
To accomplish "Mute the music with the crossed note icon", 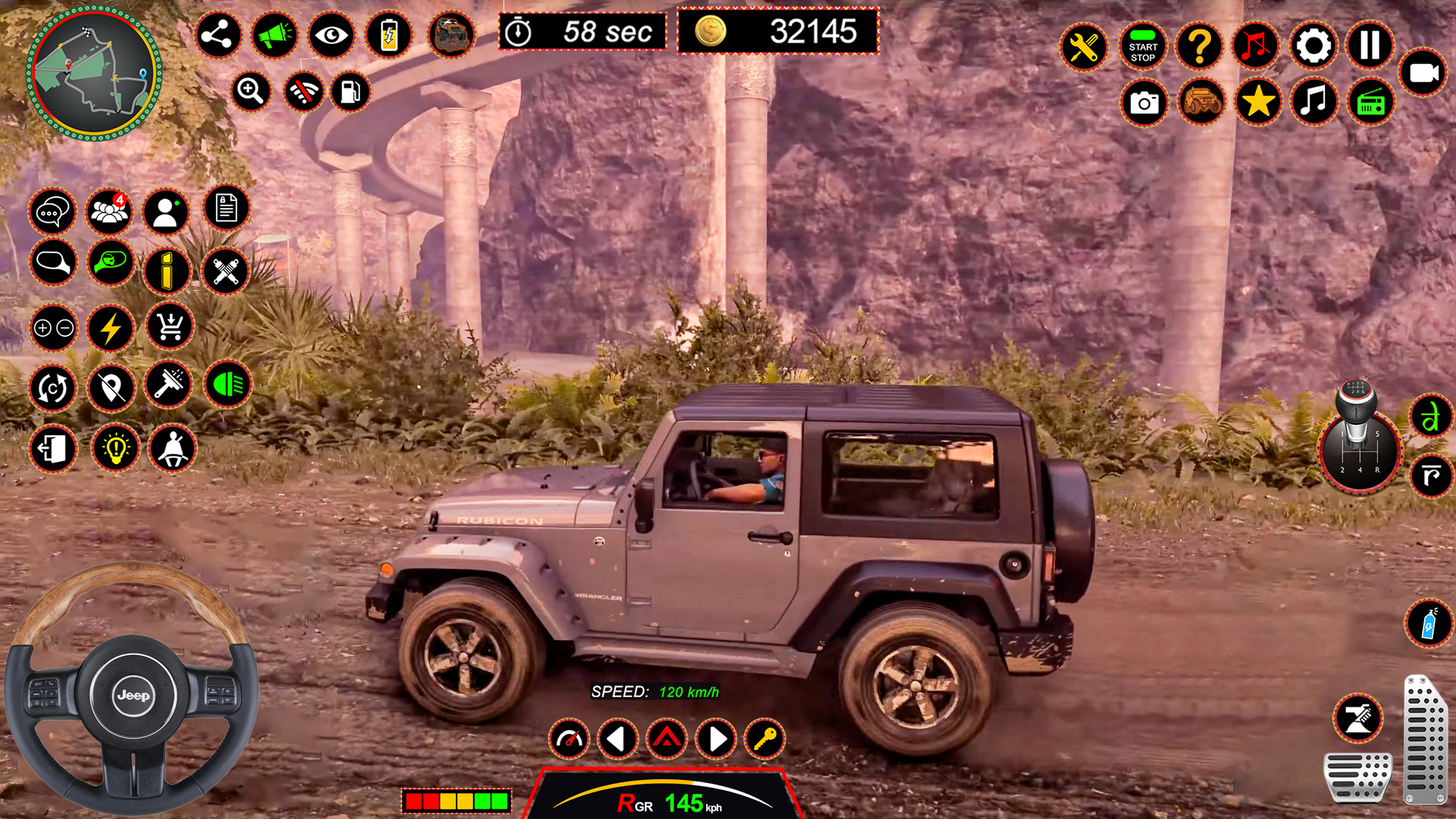I will (1256, 46).
